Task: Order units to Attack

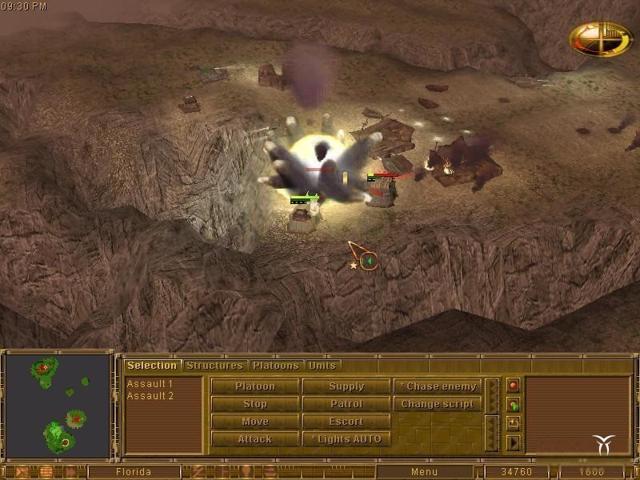Action: pyautogui.click(x=255, y=440)
